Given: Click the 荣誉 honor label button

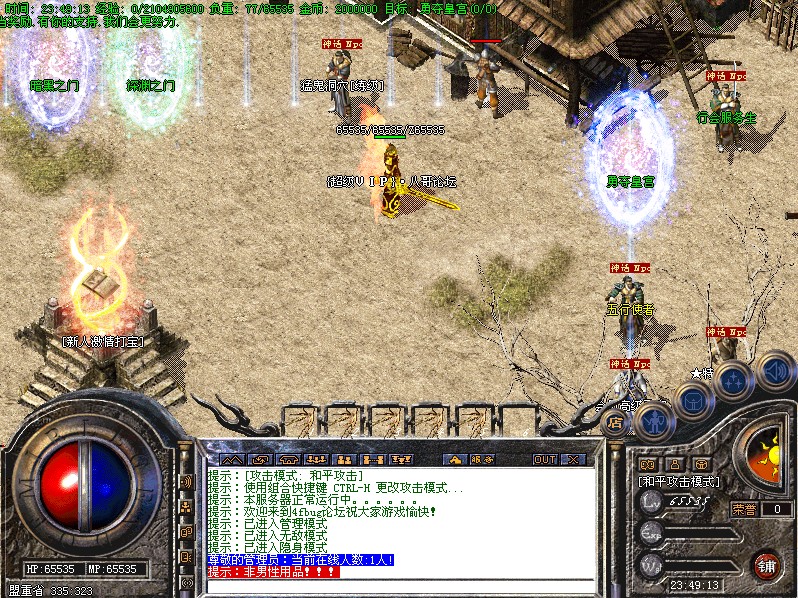Looking at the screenshot, I should pos(743,509).
